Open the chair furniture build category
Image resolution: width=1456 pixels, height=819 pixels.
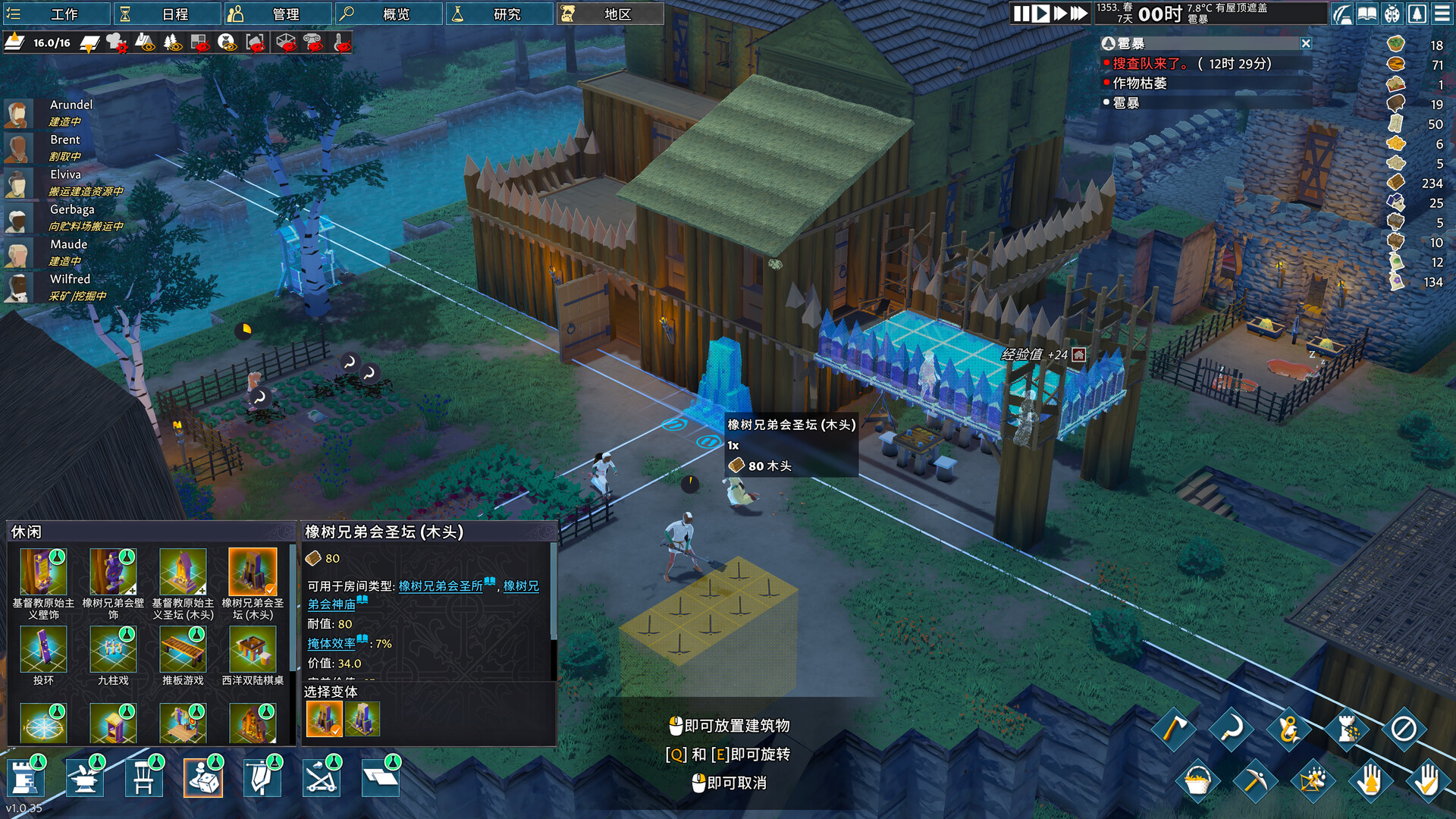[144, 778]
